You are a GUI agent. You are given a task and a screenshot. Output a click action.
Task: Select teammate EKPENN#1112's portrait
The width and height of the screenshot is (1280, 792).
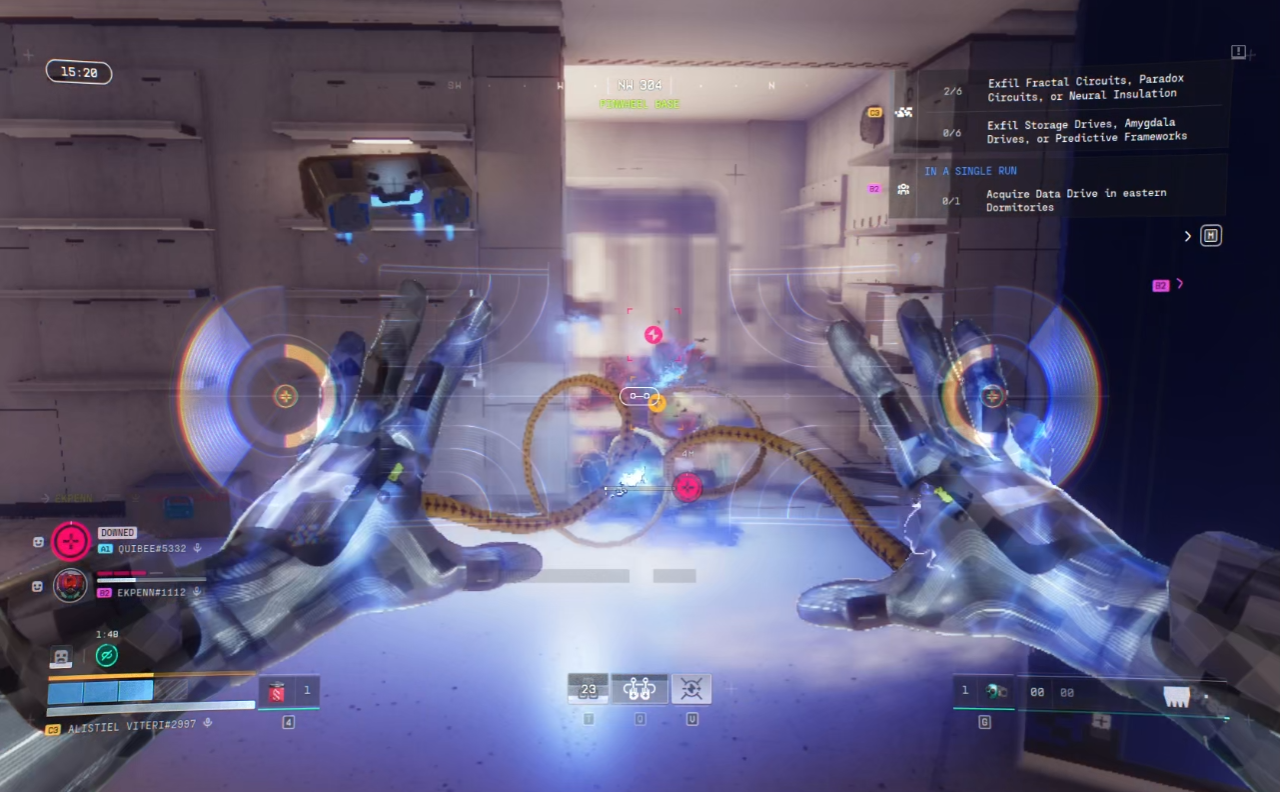click(x=70, y=584)
